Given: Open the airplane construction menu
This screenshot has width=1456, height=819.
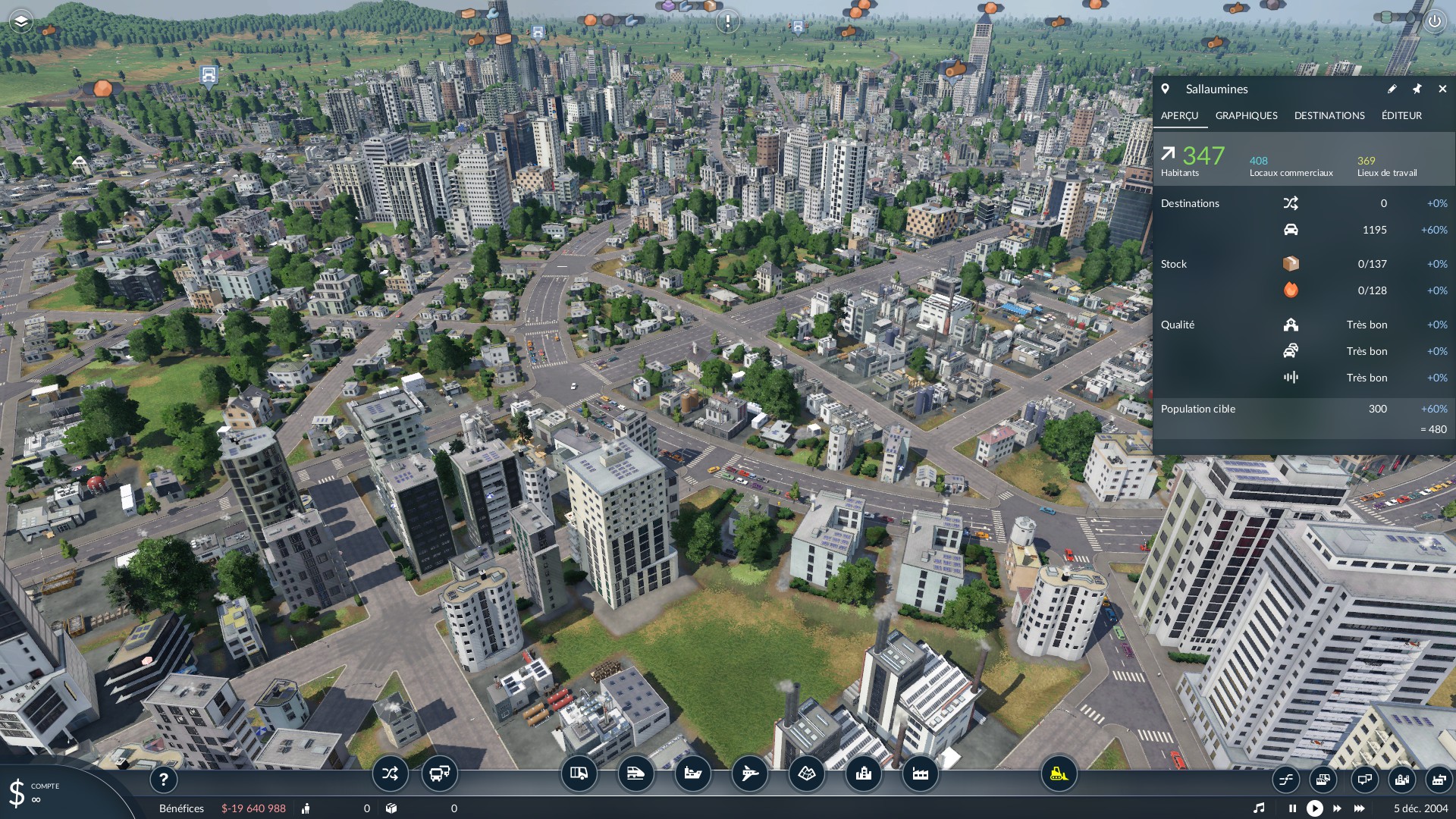Looking at the screenshot, I should coord(749,774).
